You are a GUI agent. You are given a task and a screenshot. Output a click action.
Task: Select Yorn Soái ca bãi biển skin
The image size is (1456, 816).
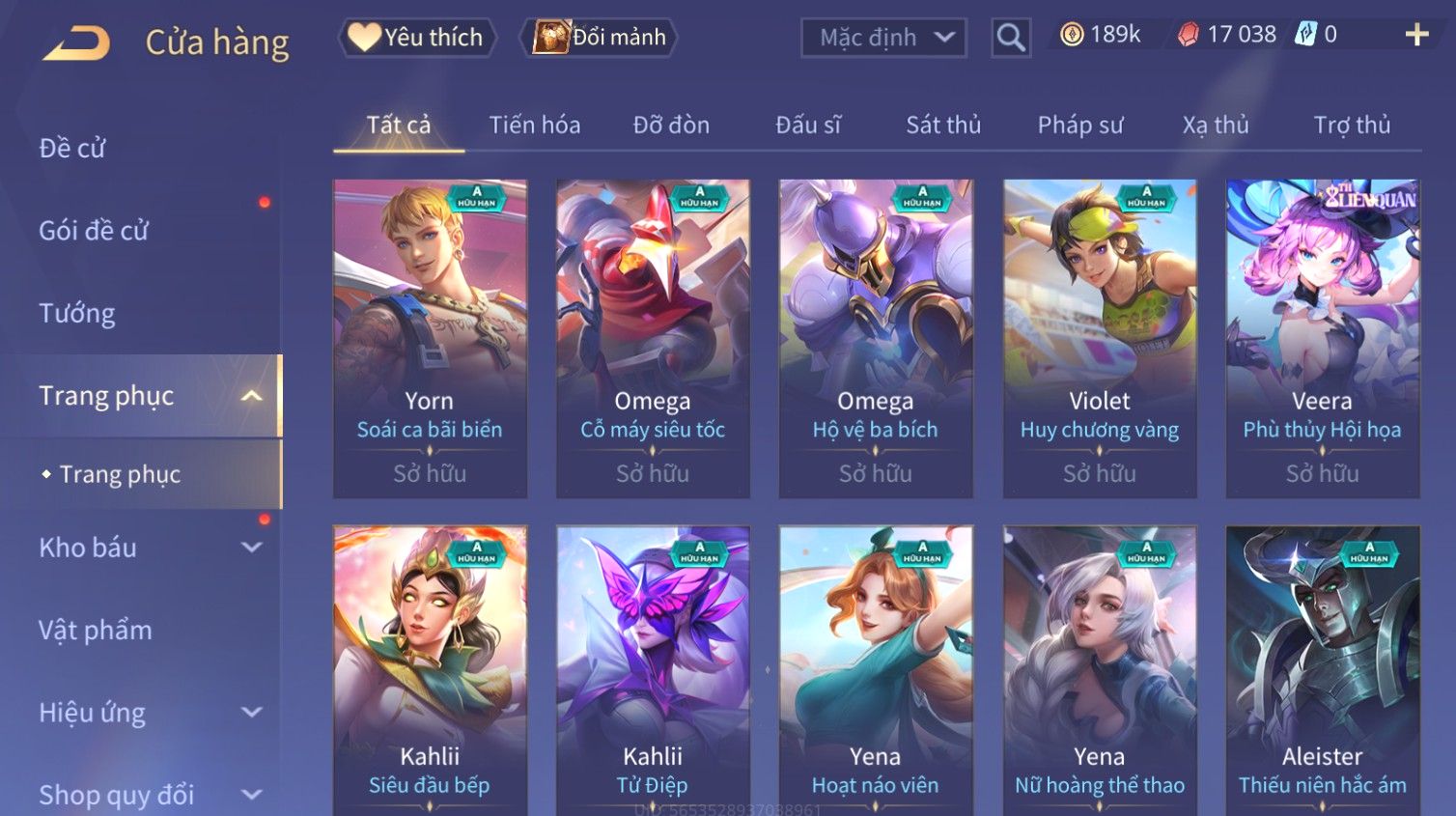[x=430, y=338]
